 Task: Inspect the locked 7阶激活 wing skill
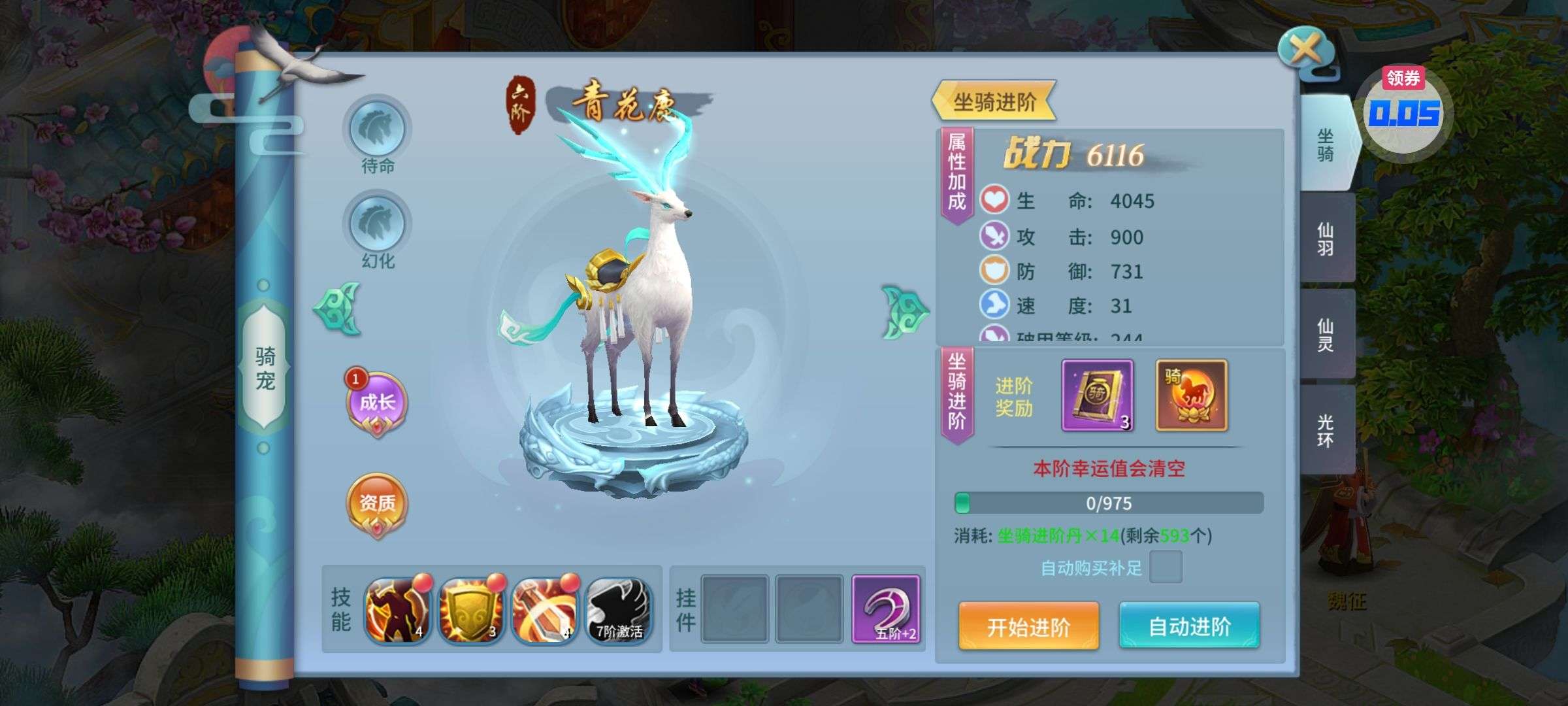coord(618,611)
